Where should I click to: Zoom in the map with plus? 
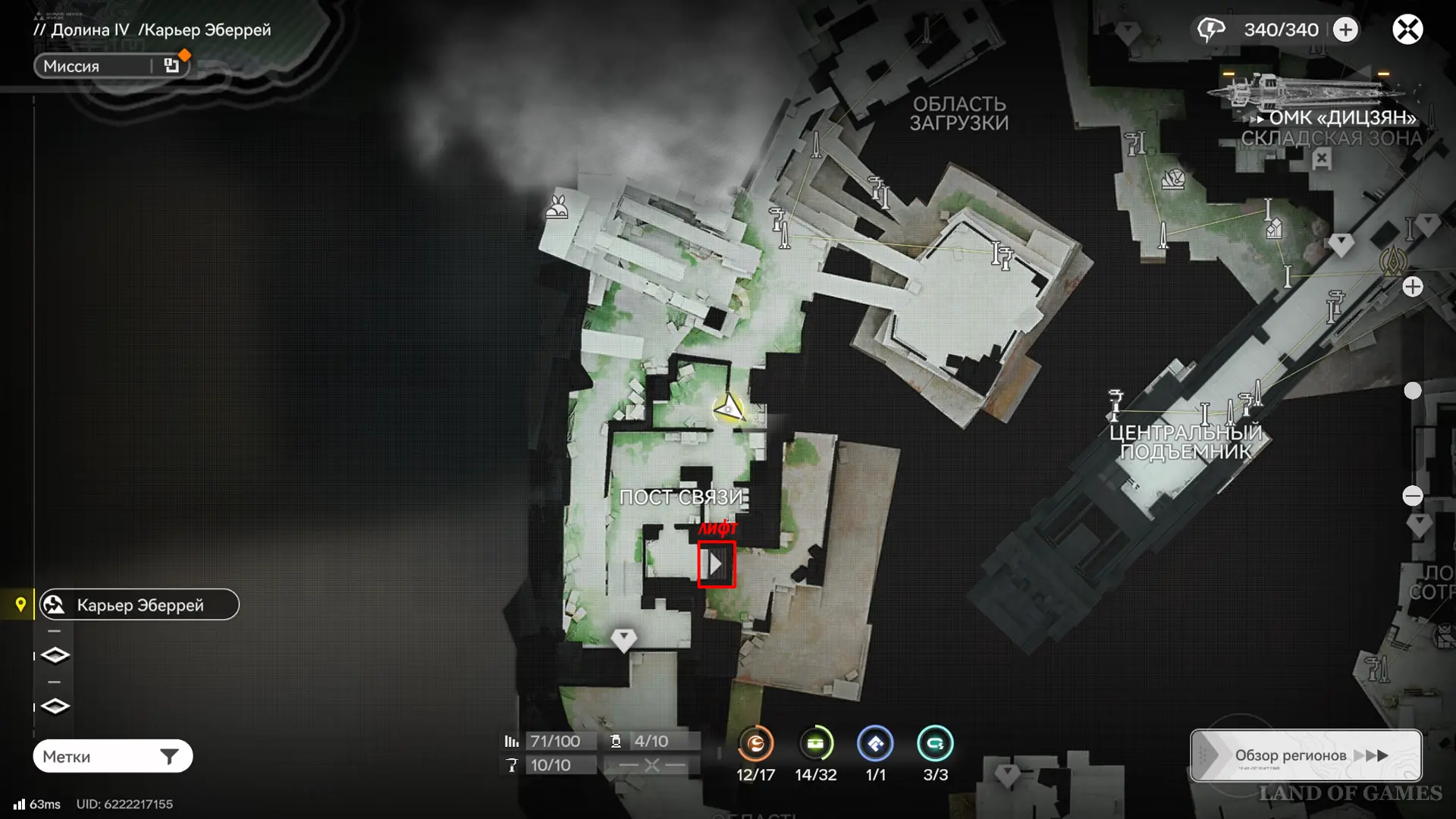[x=1413, y=287]
